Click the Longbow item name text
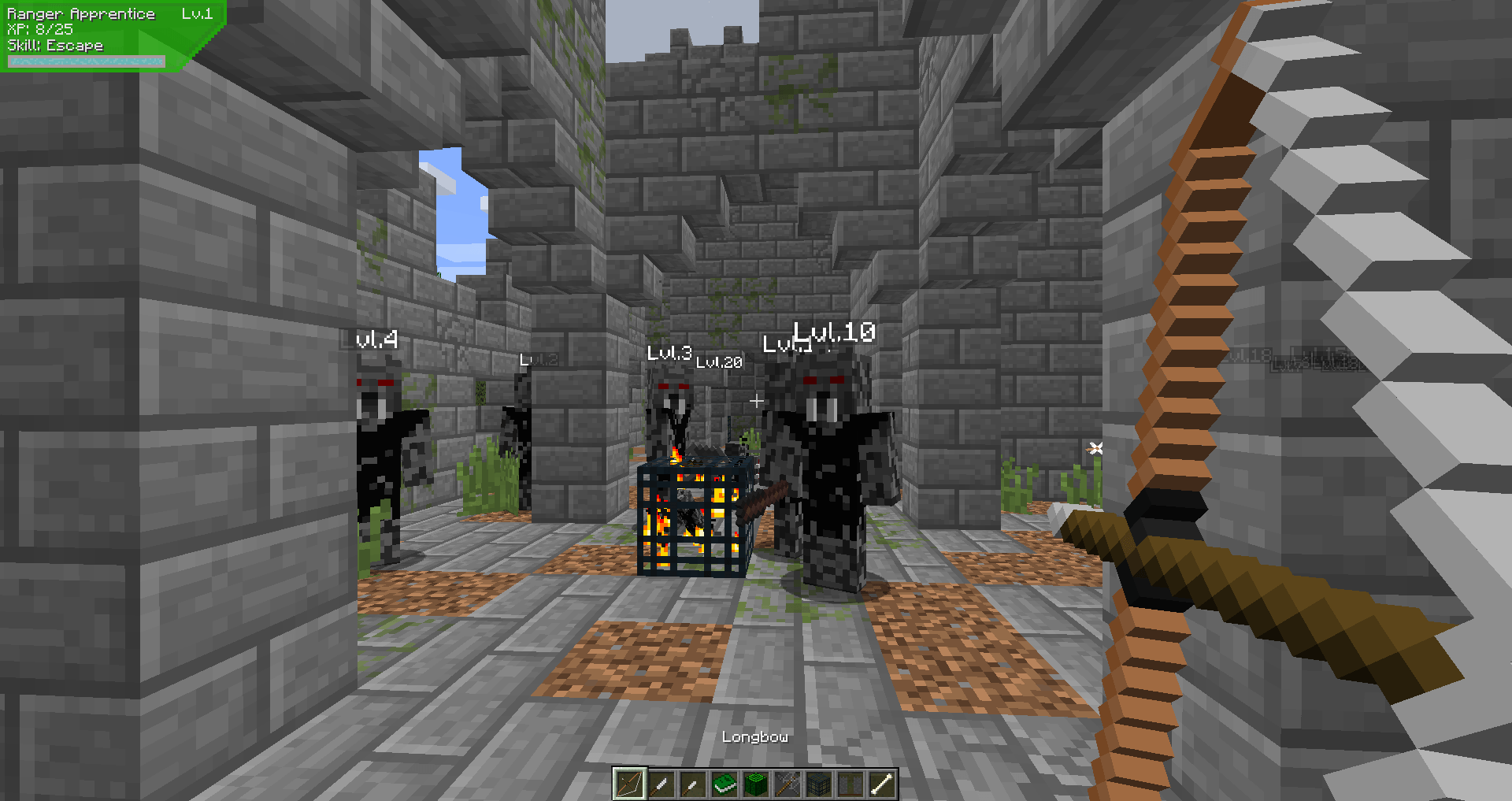The width and height of the screenshot is (1512, 801). click(754, 737)
